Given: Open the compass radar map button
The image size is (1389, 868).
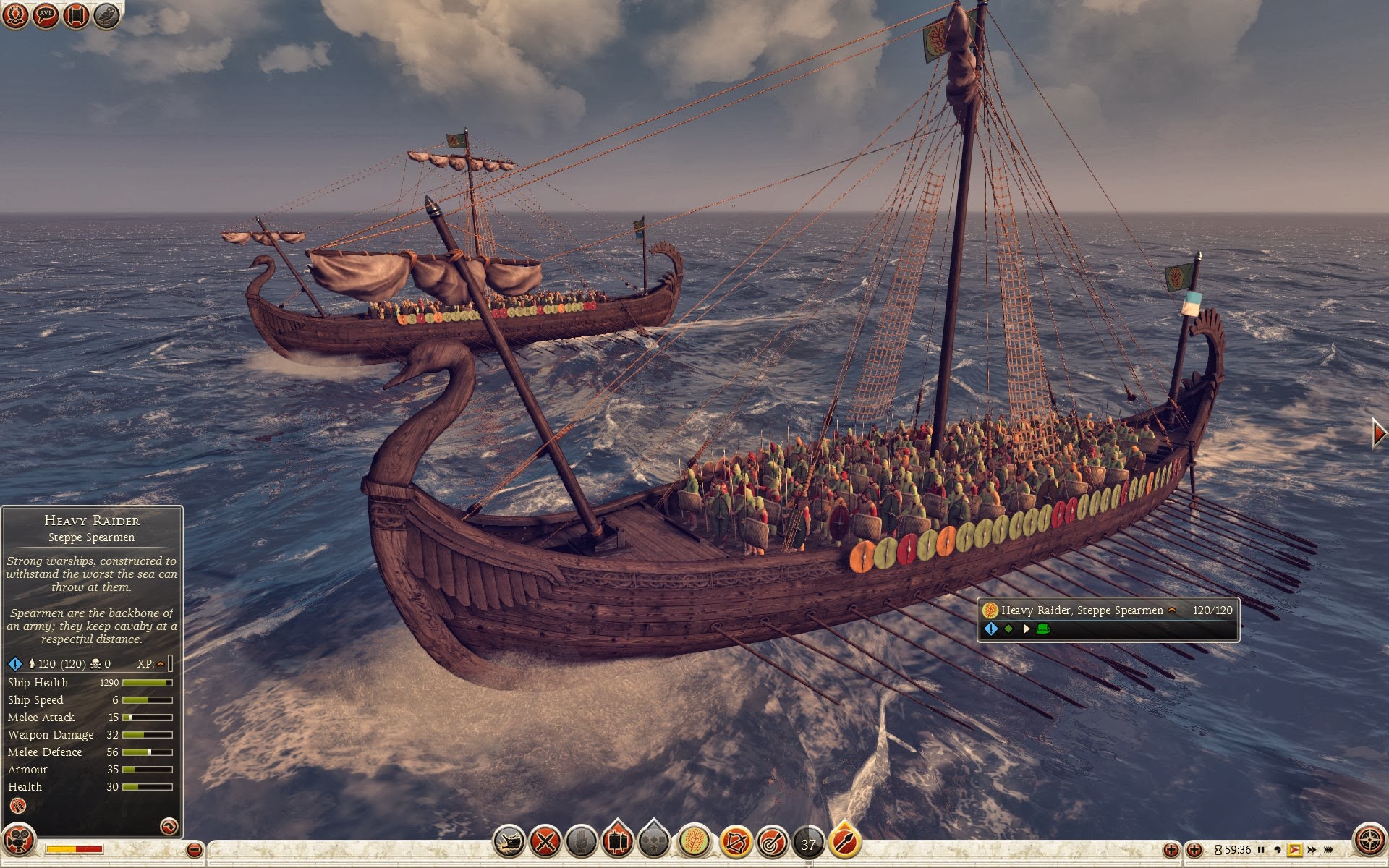Looking at the screenshot, I should pos(1369,841).
